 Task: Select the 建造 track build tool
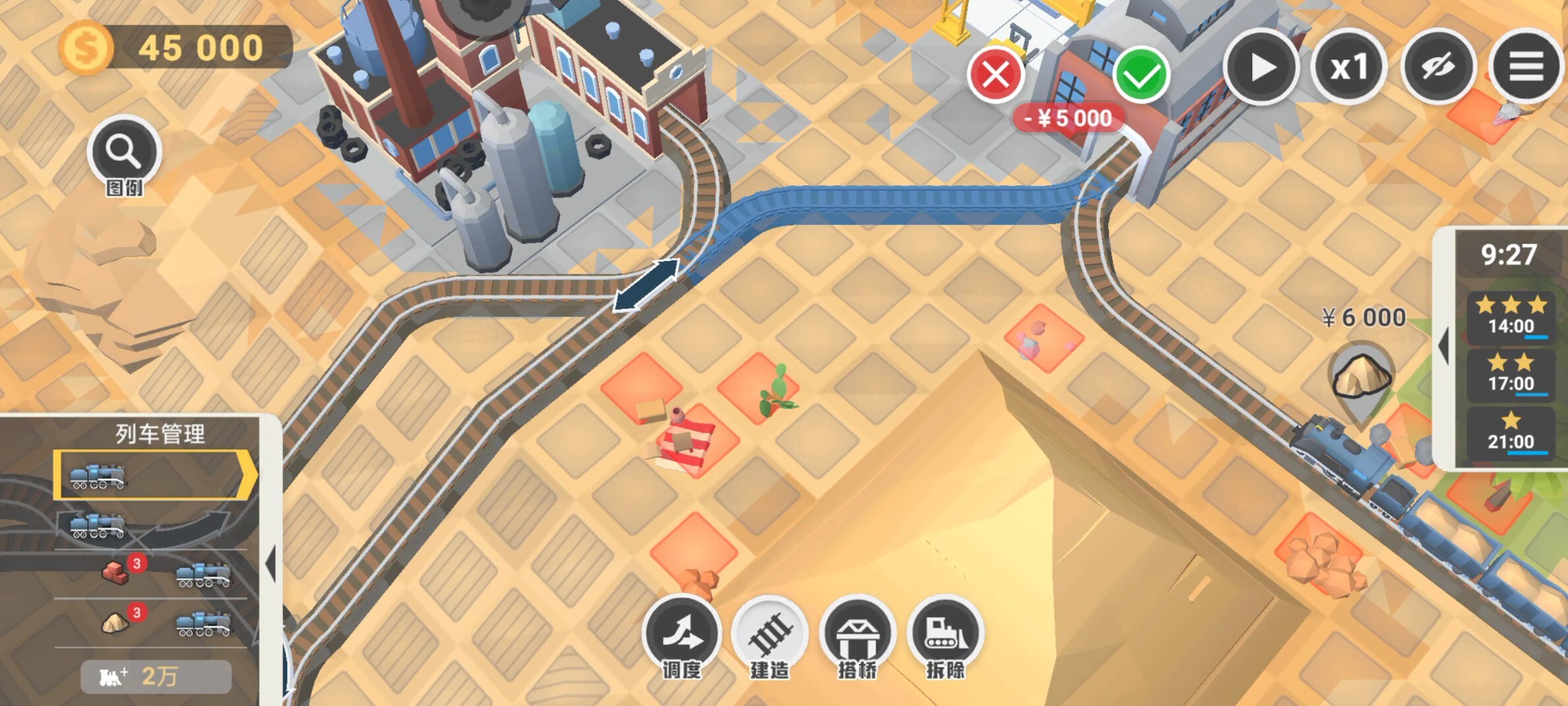click(x=769, y=634)
